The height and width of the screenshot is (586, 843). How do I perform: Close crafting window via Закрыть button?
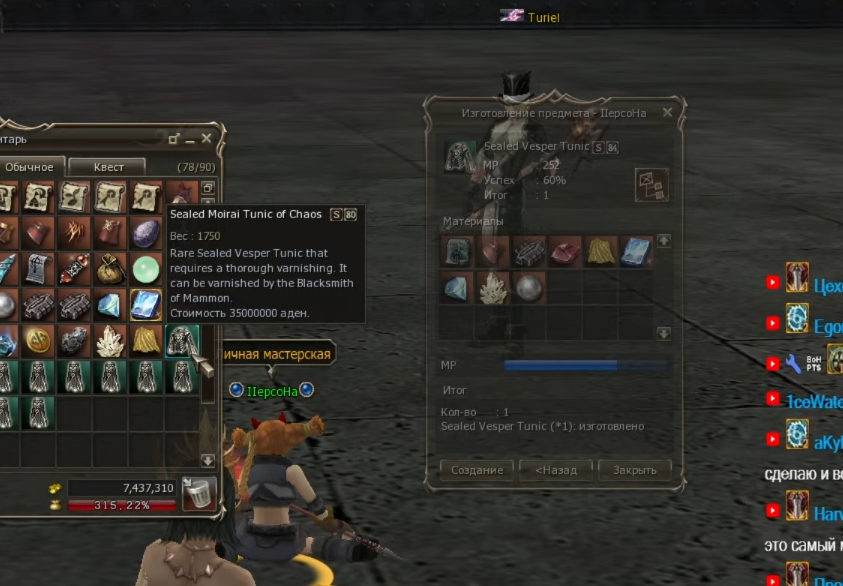coord(635,470)
